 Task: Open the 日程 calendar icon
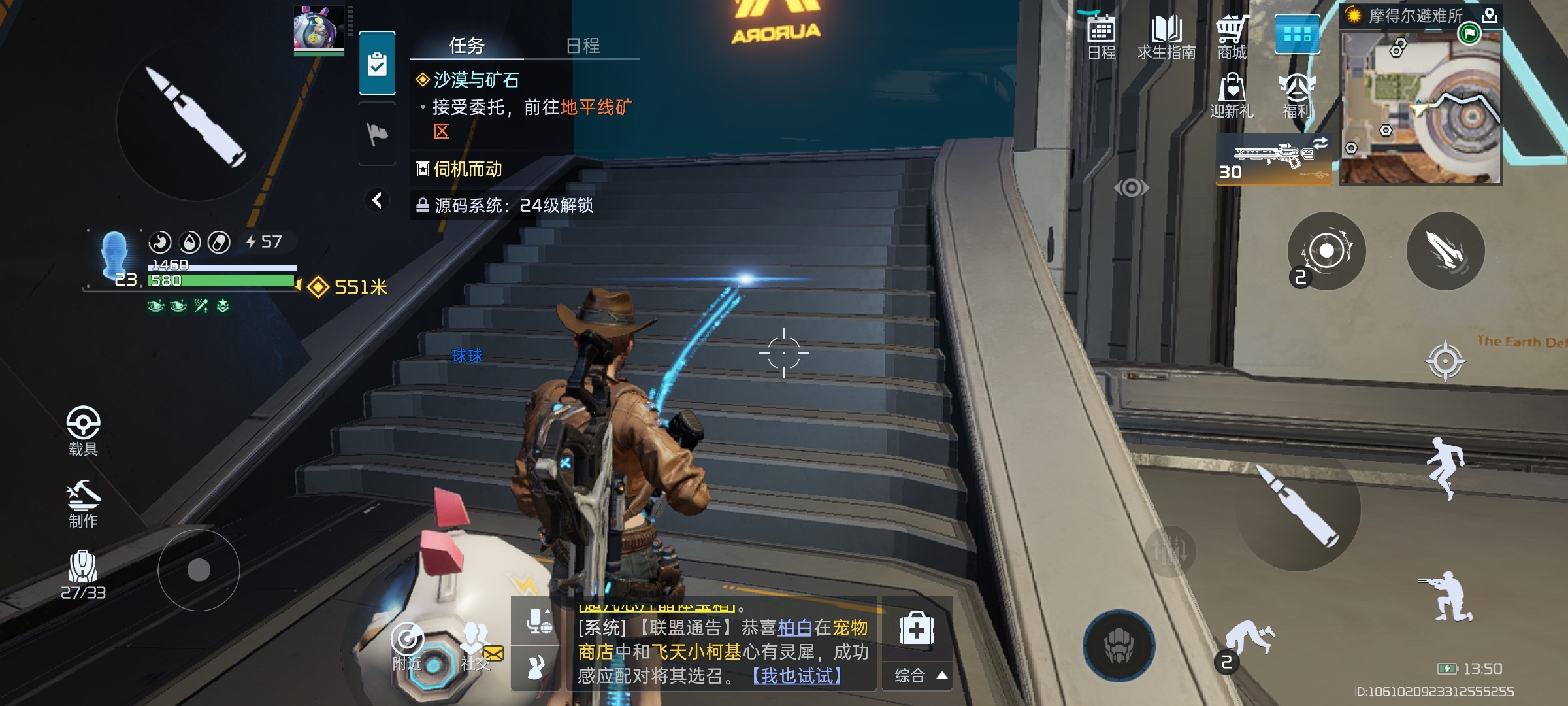point(1101,37)
